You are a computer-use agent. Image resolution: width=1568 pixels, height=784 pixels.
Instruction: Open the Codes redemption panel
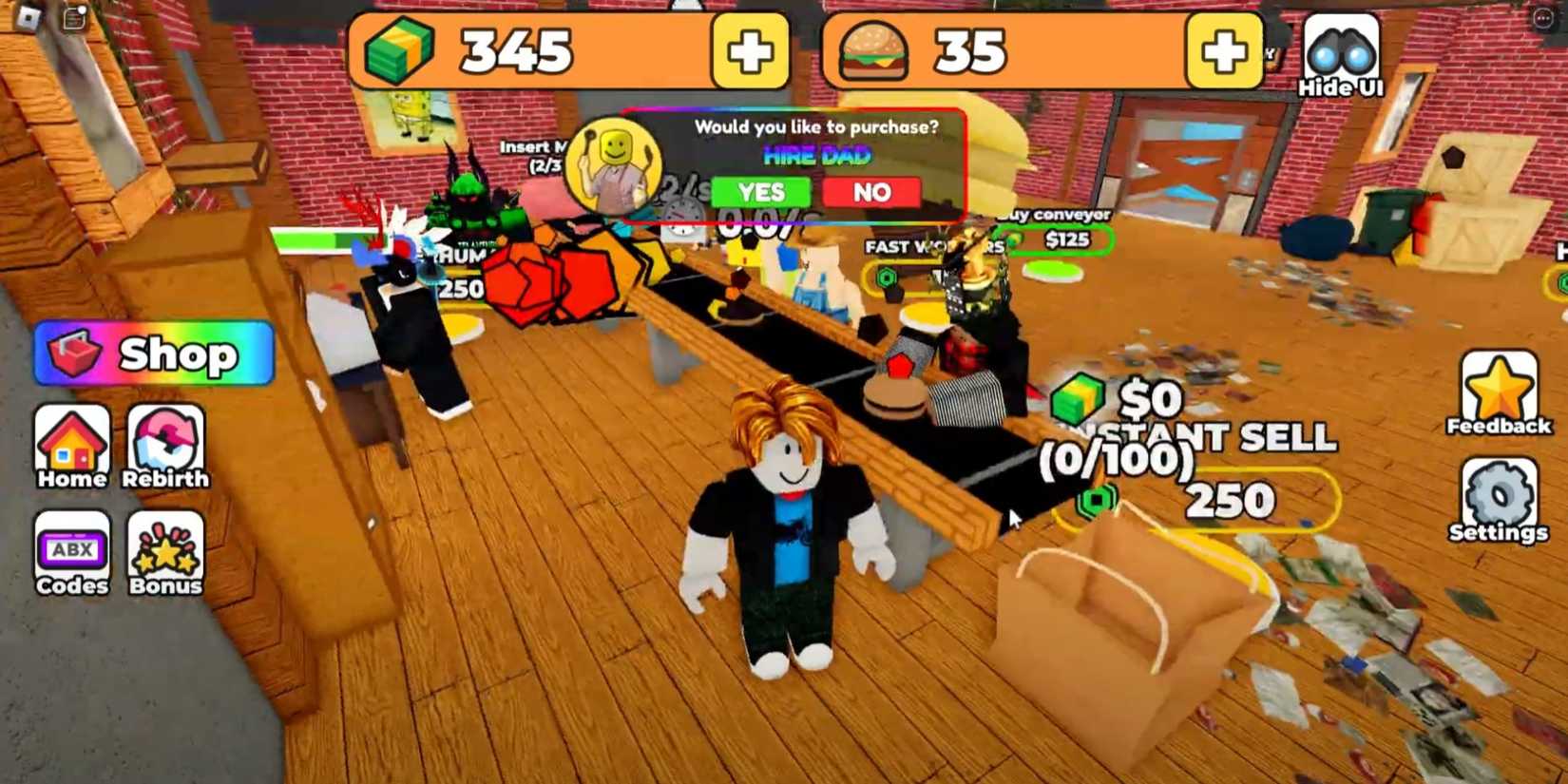pos(72,549)
